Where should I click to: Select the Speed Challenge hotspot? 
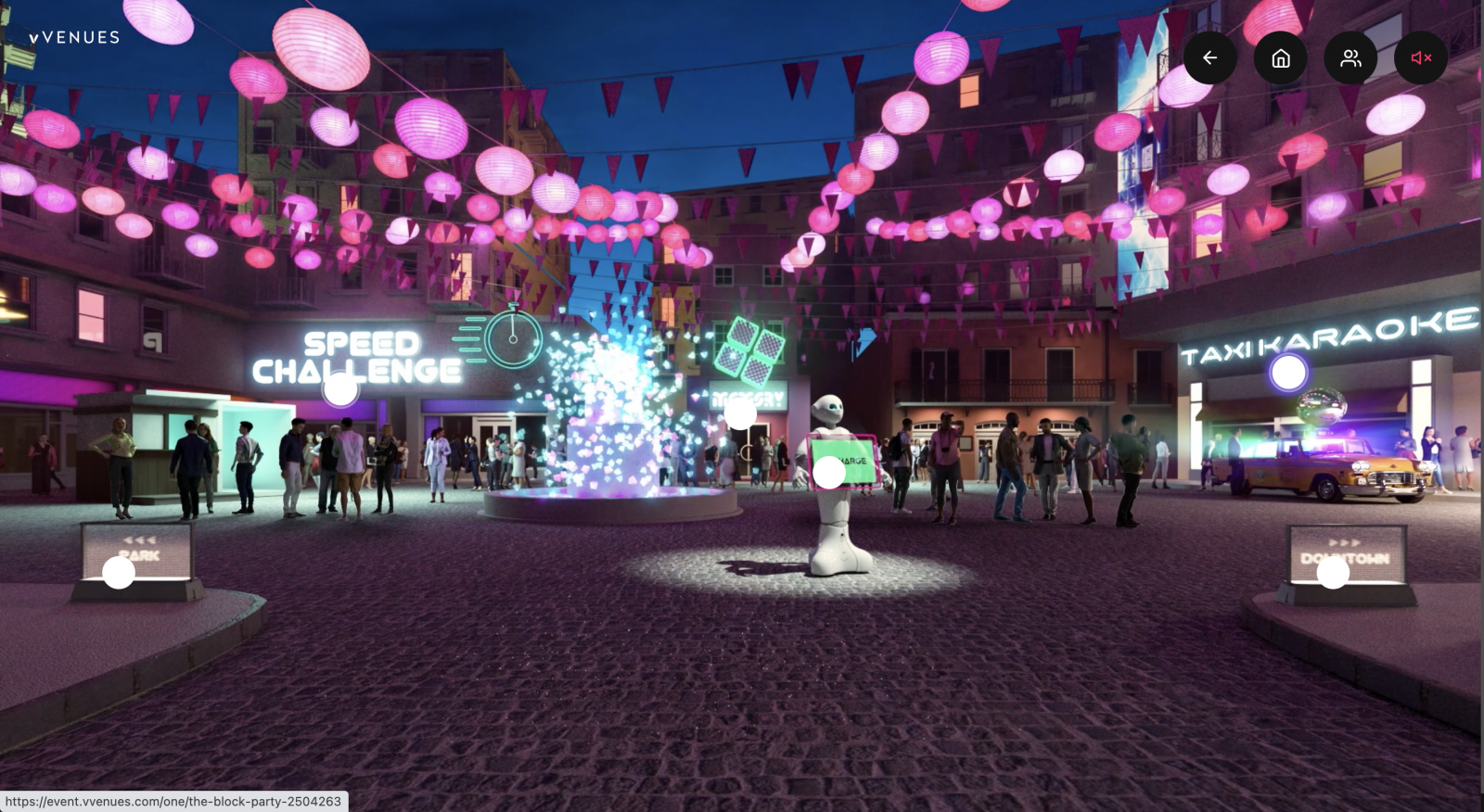point(340,389)
